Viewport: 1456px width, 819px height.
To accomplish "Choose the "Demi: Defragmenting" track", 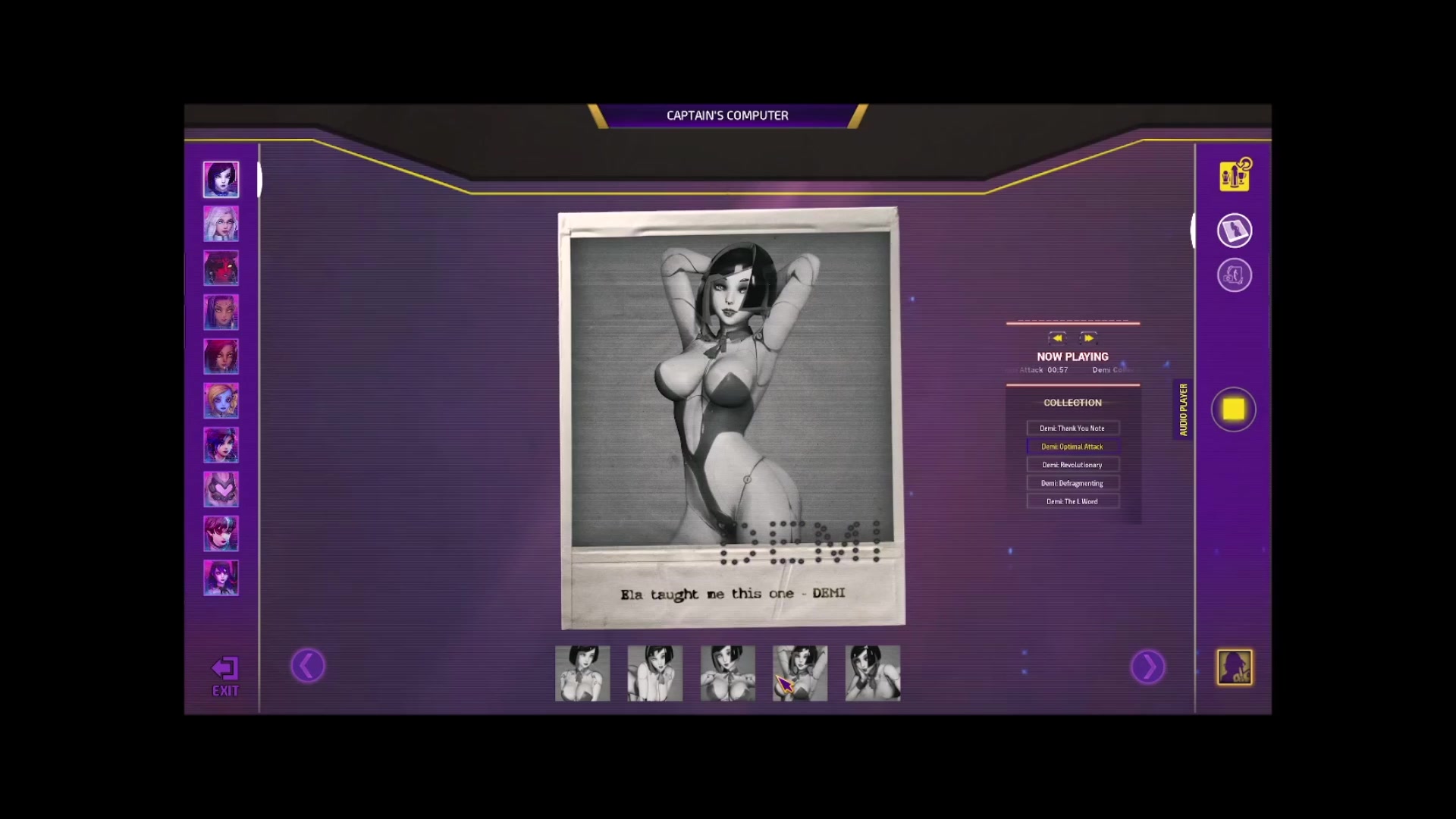I will (1072, 483).
